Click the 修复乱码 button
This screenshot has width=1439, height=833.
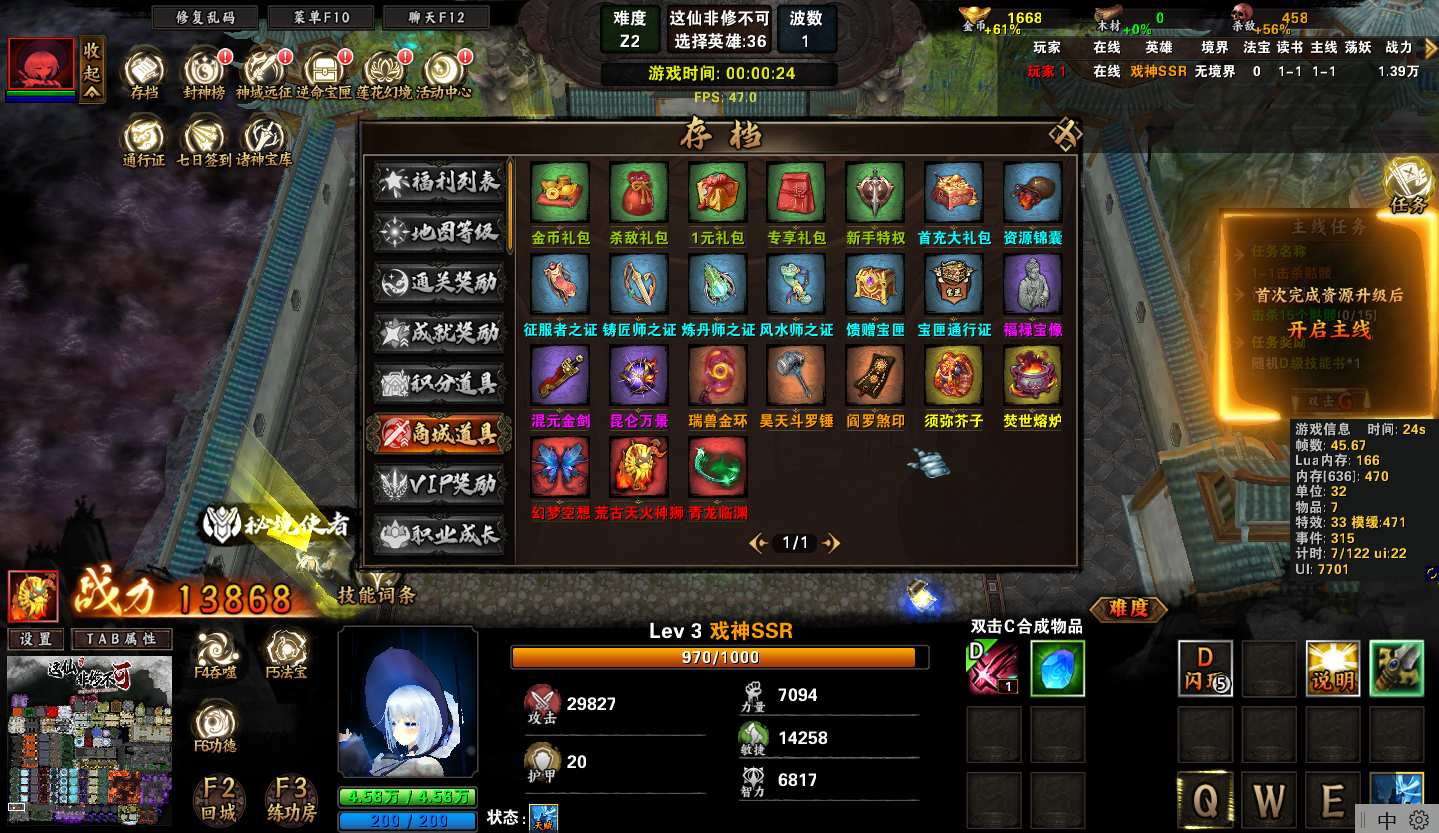(206, 18)
